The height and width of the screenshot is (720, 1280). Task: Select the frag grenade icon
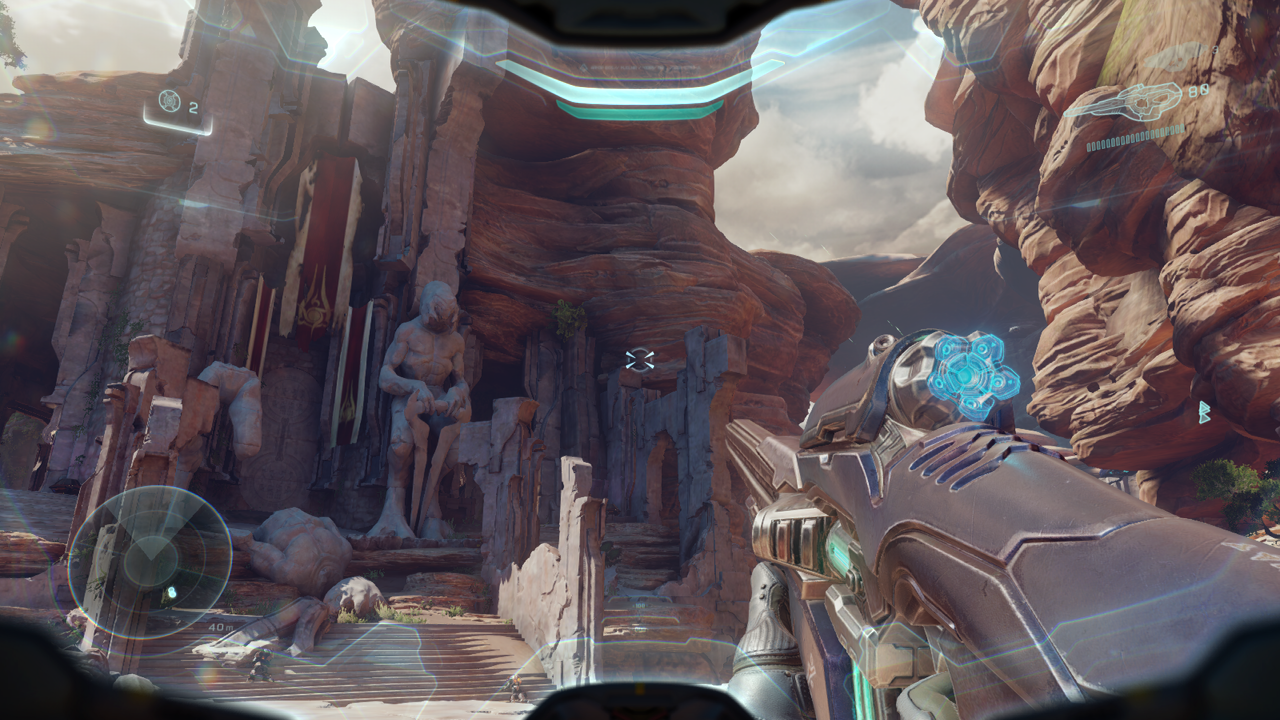pyautogui.click(x=170, y=101)
